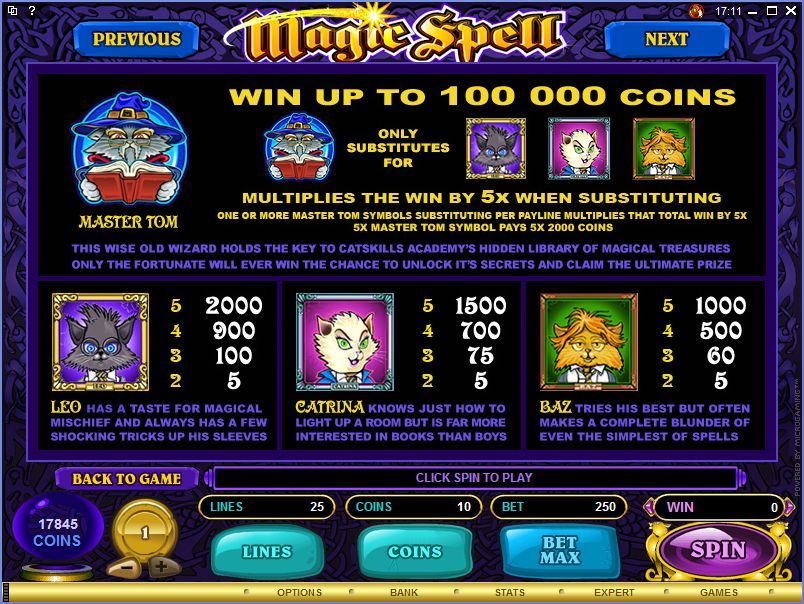Screen dimensions: 804x604
Task: Spin the reels with the Spin button
Action: 717,549
